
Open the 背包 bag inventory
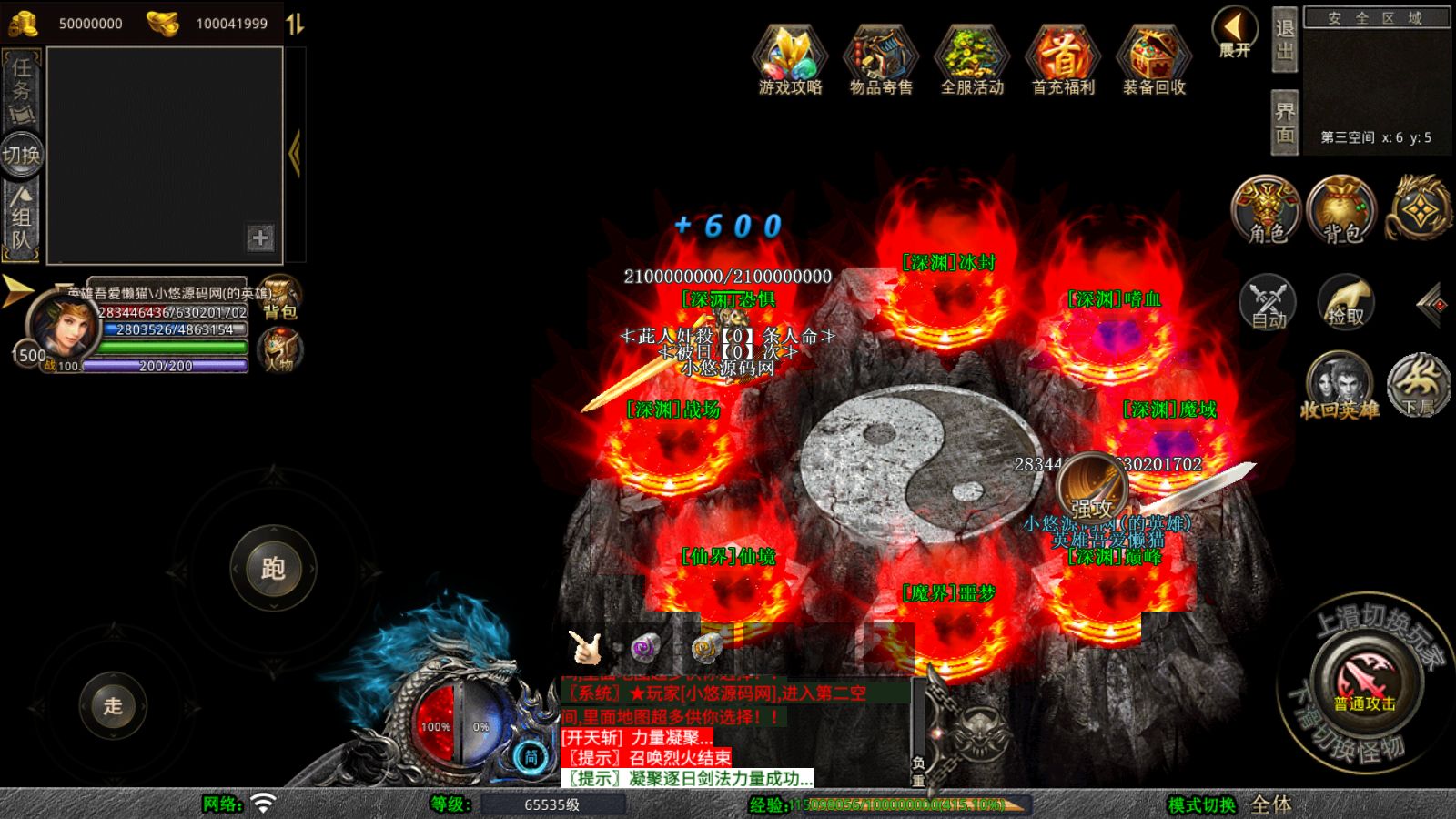(x=1342, y=211)
